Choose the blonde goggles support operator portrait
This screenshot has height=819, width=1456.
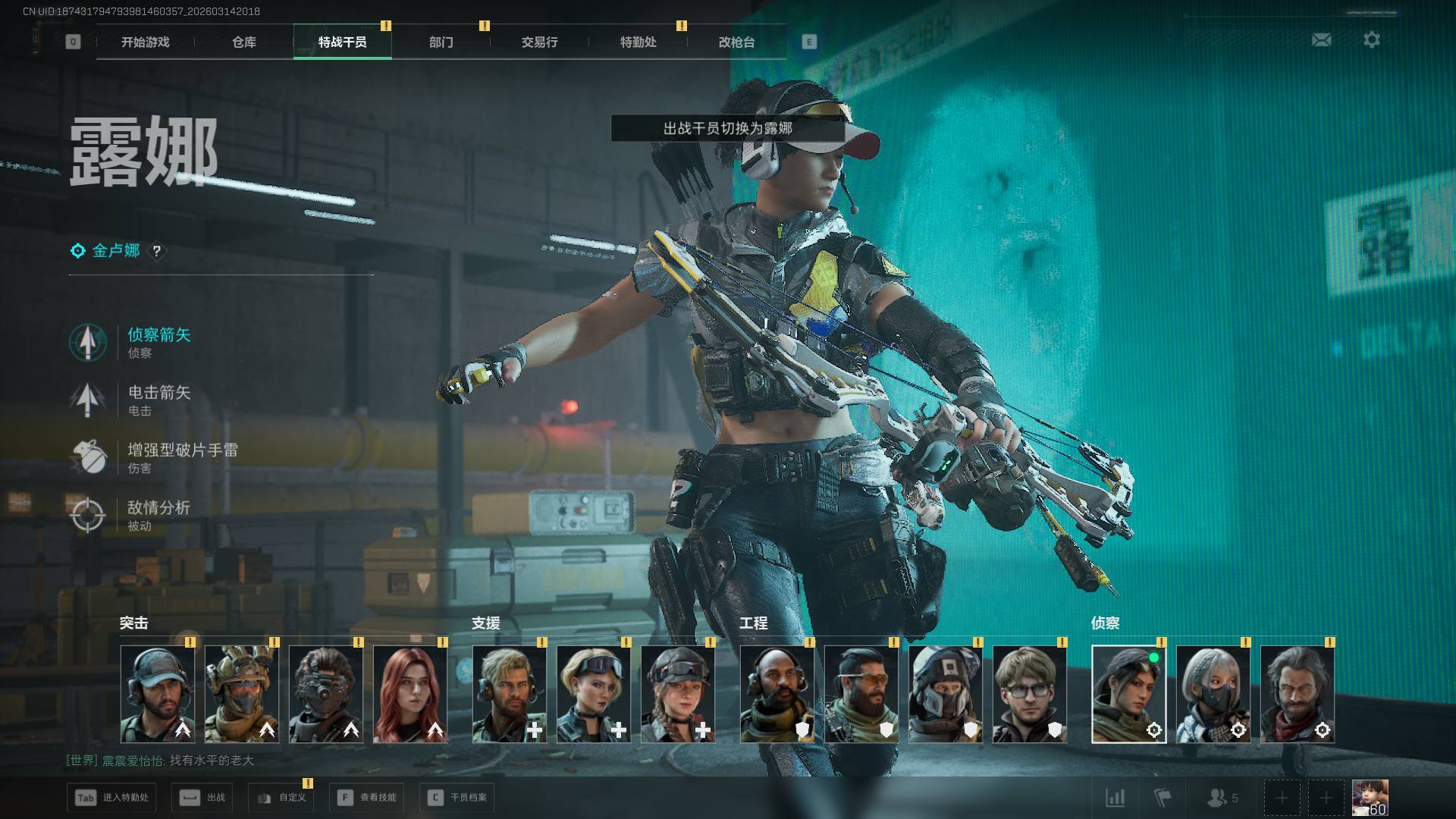[x=594, y=694]
